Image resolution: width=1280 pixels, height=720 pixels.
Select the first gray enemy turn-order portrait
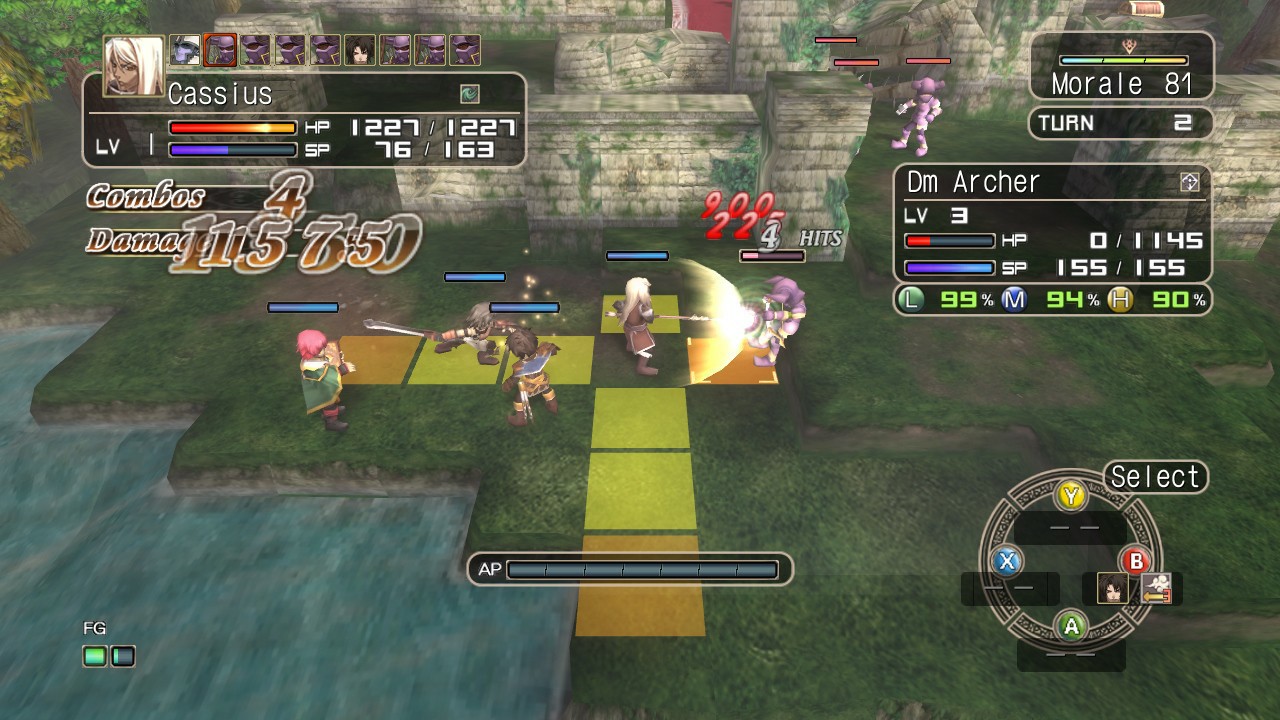click(x=182, y=48)
